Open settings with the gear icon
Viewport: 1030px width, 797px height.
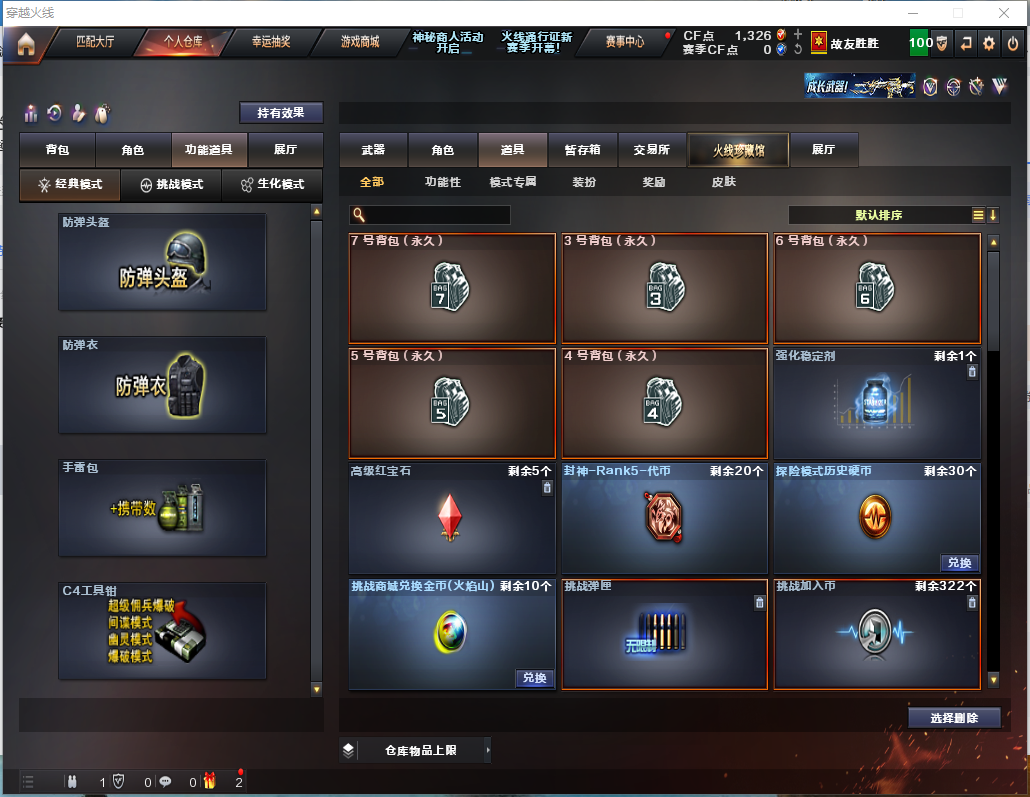tap(989, 43)
